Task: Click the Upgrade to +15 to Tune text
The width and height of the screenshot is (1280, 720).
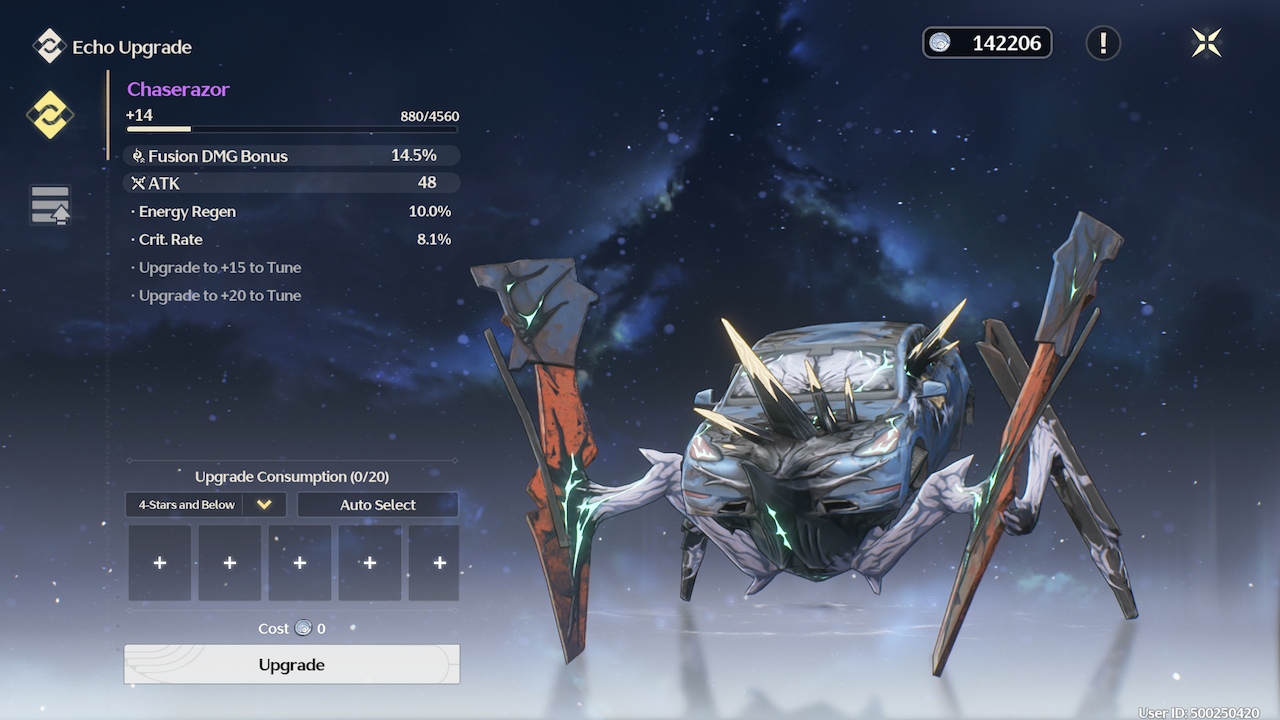Action: coord(216,267)
